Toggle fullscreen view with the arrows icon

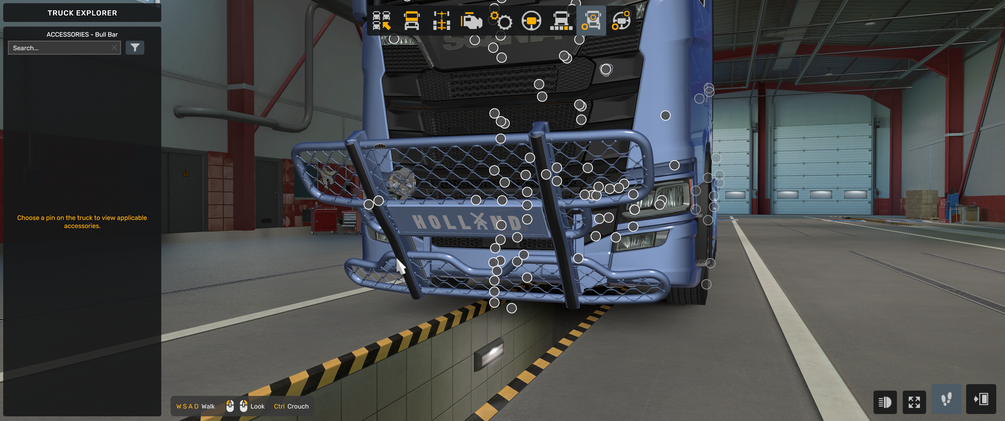[914, 401]
